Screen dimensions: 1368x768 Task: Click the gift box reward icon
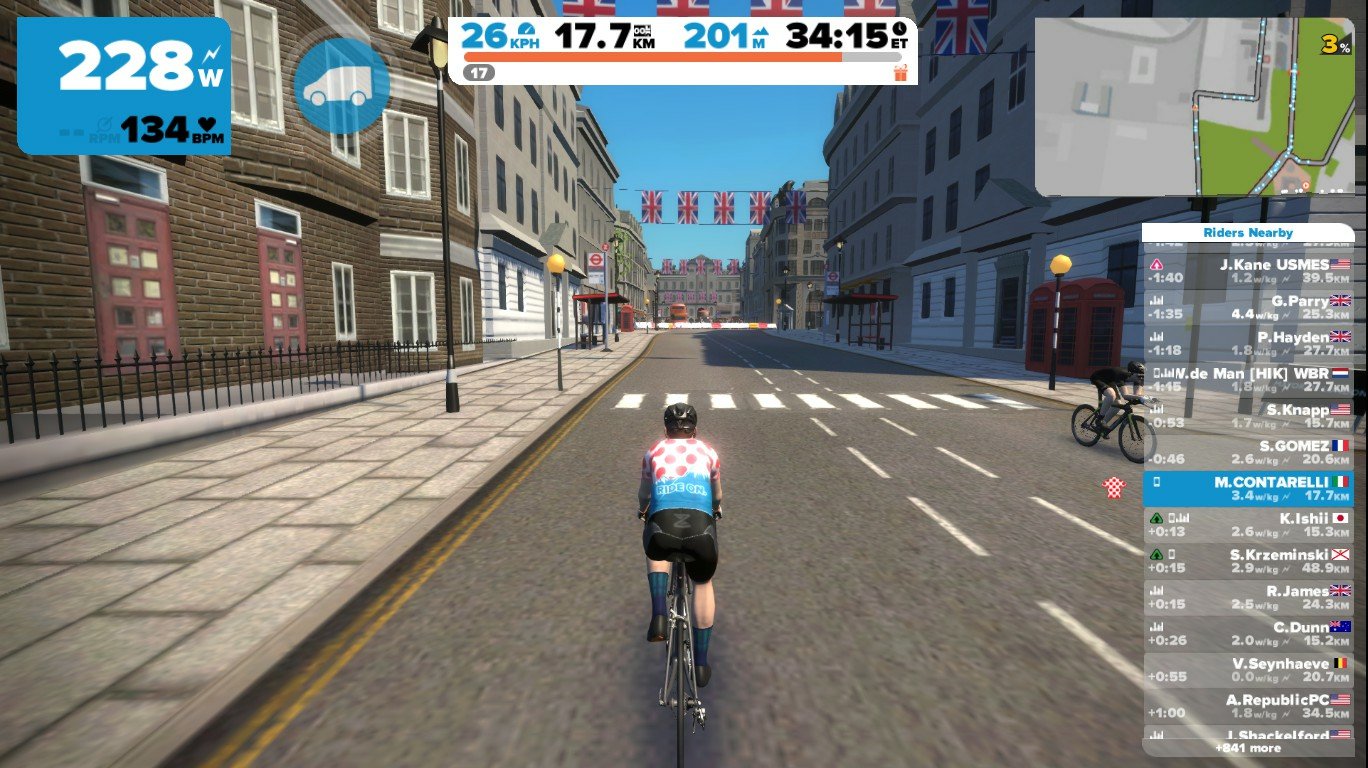pos(900,72)
